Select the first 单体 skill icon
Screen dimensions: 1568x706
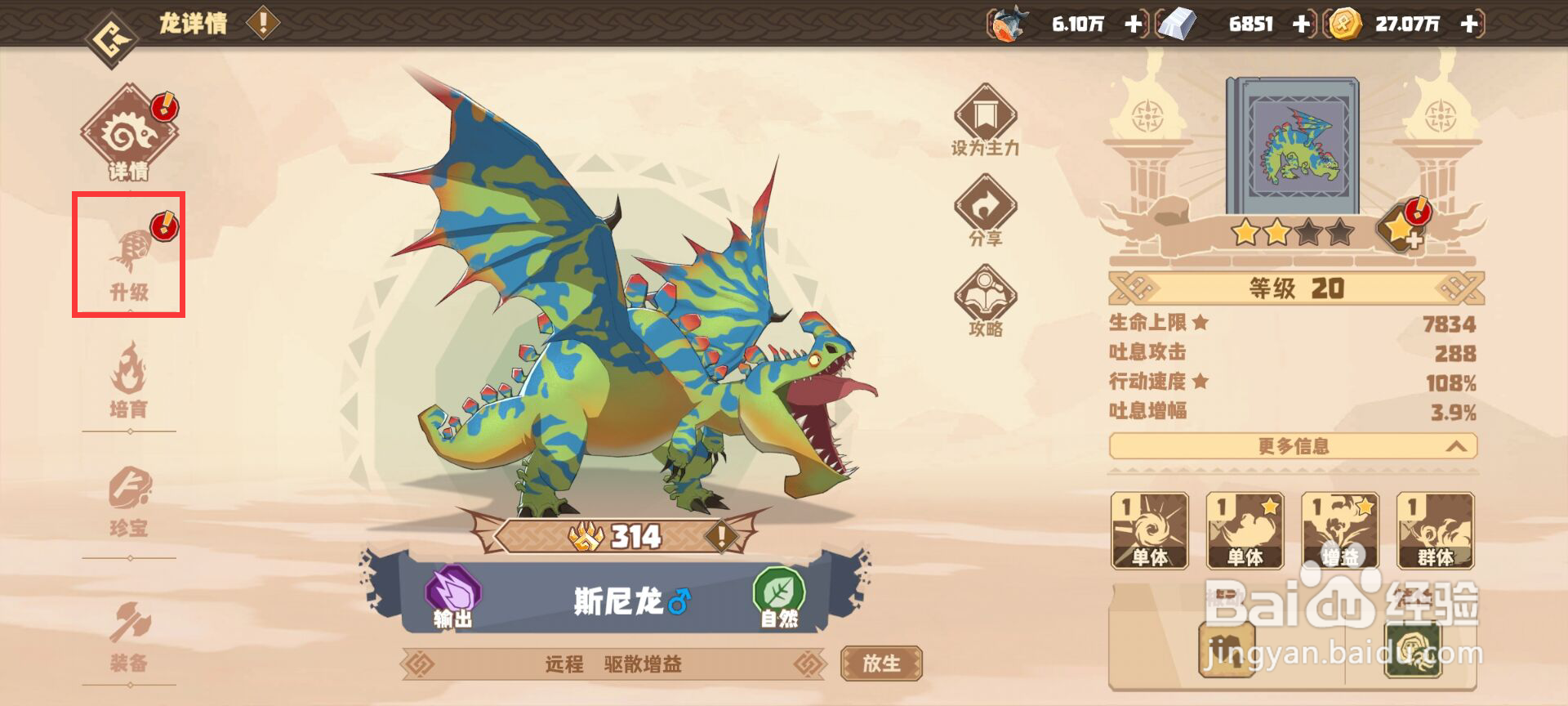pos(1150,531)
